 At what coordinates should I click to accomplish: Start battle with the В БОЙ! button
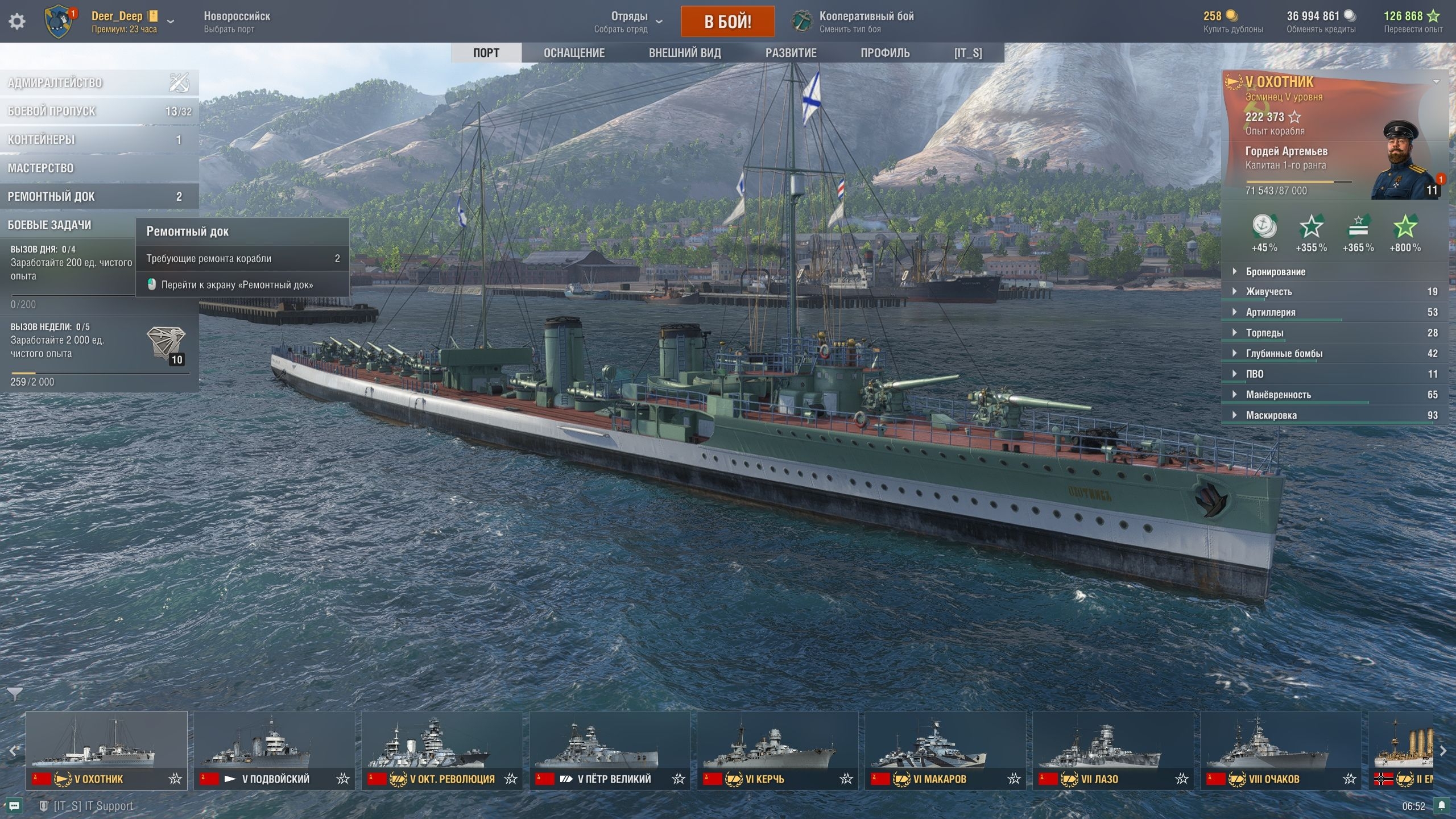727,22
